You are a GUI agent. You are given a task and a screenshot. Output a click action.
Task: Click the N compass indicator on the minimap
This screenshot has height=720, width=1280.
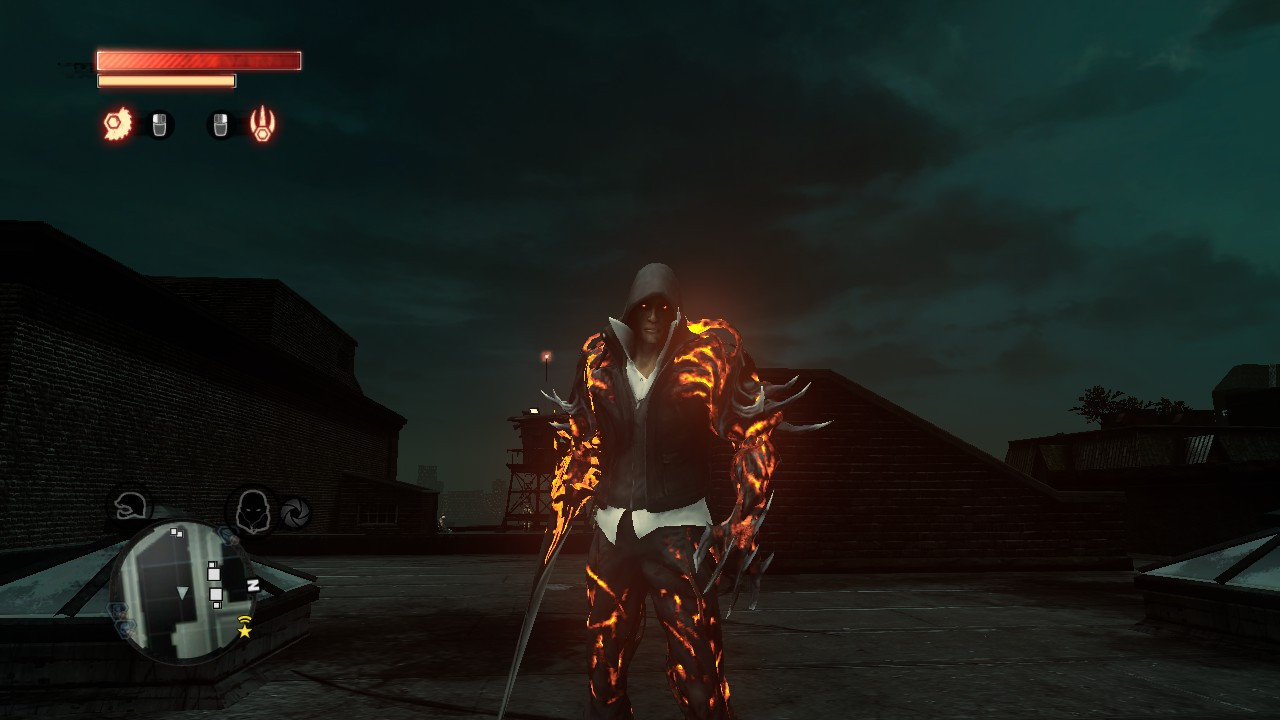[253, 585]
